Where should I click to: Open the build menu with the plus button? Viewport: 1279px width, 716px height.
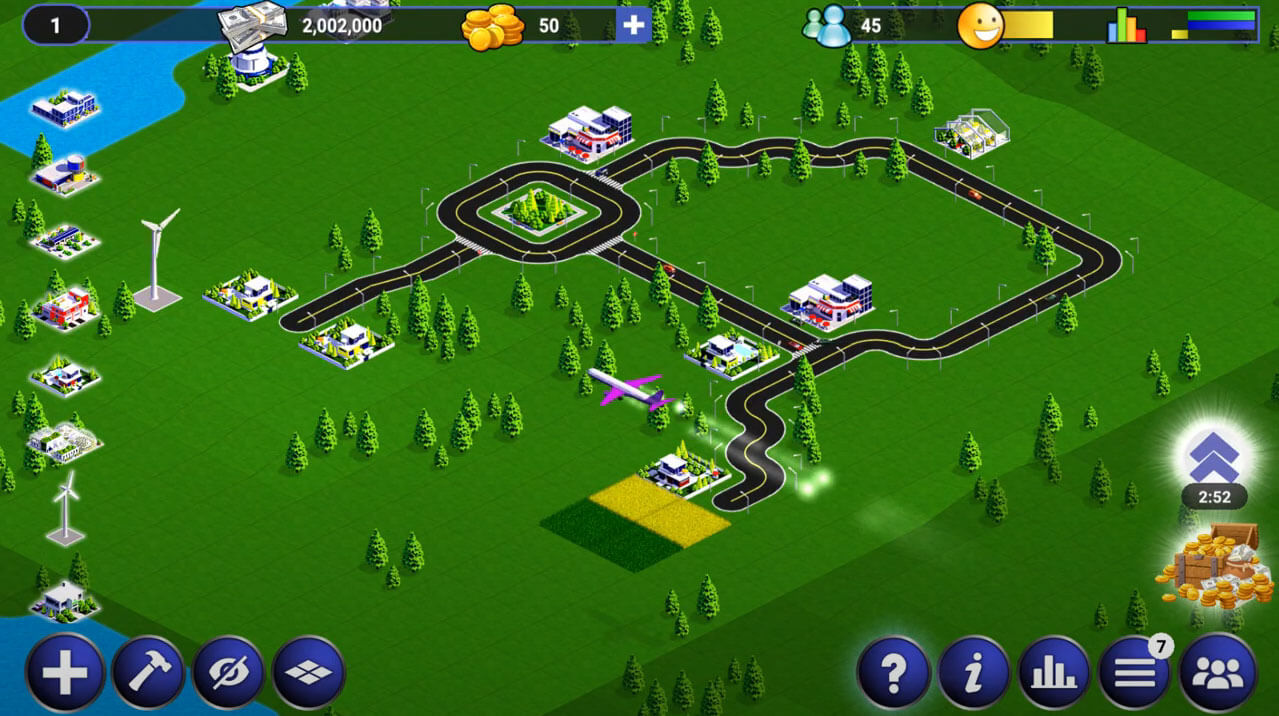point(65,672)
